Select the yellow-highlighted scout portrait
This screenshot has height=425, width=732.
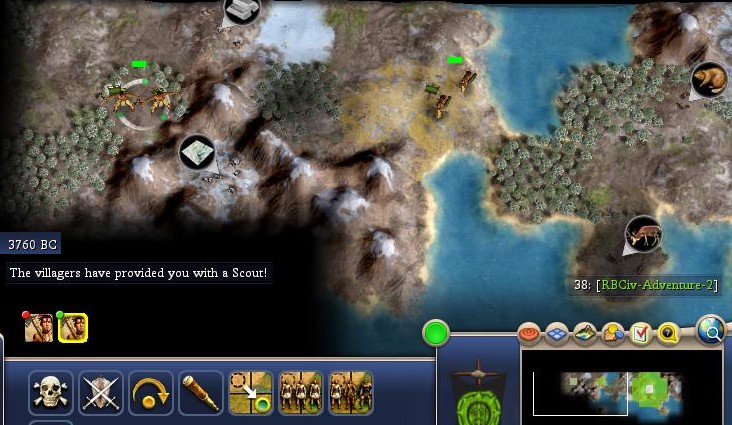coord(73,327)
